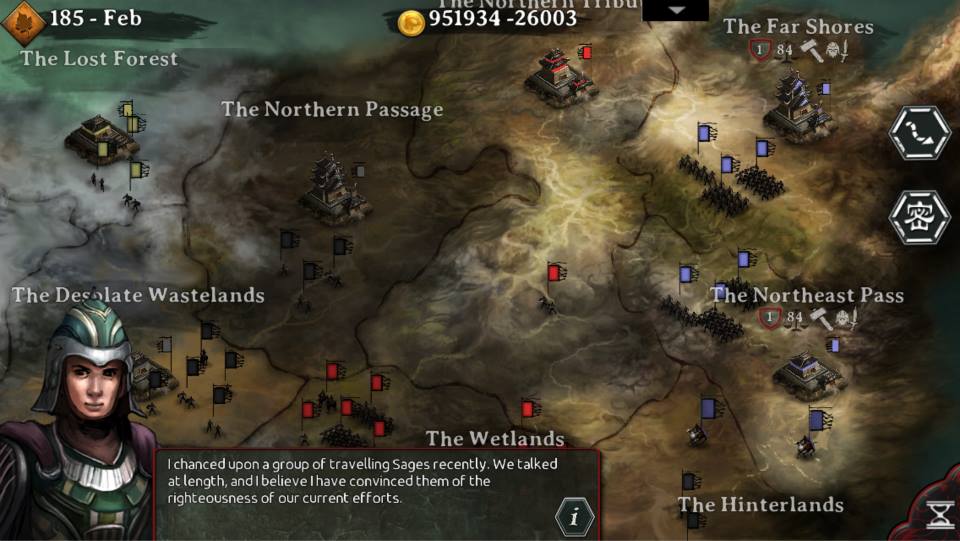Click the leaf date icon beside 185 - Feb

[x=24, y=21]
